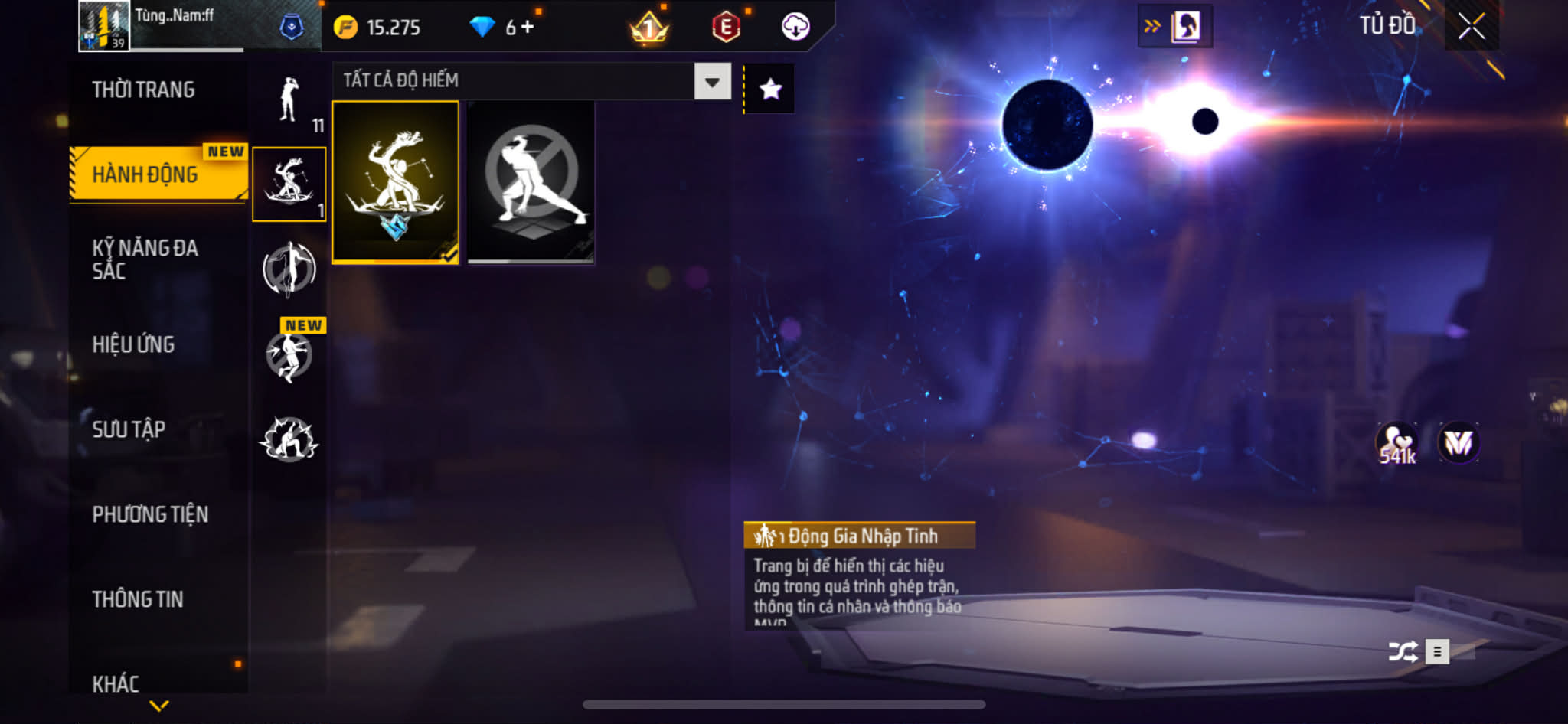This screenshot has width=1568, height=724.
Task: Toggle the star favorites filter
Action: click(770, 90)
